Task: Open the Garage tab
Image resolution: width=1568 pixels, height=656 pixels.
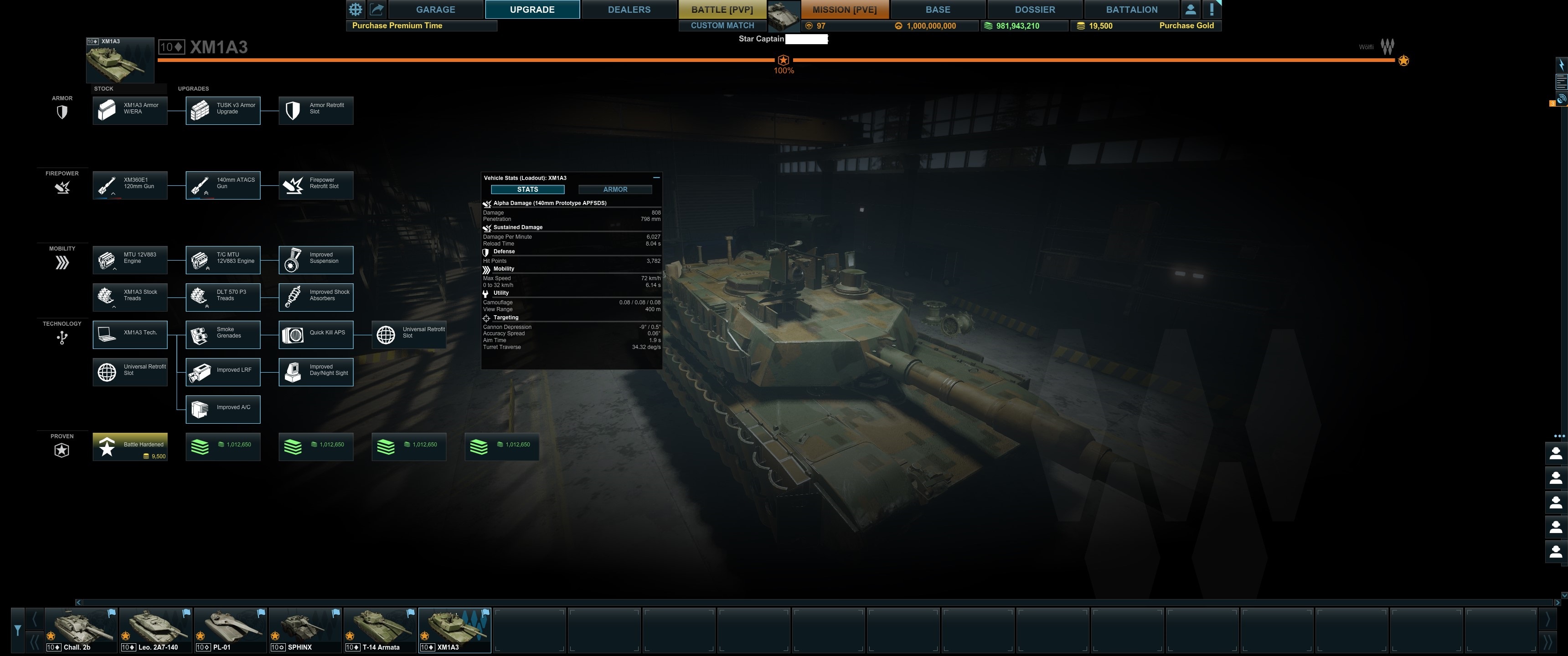Action: coord(435,9)
